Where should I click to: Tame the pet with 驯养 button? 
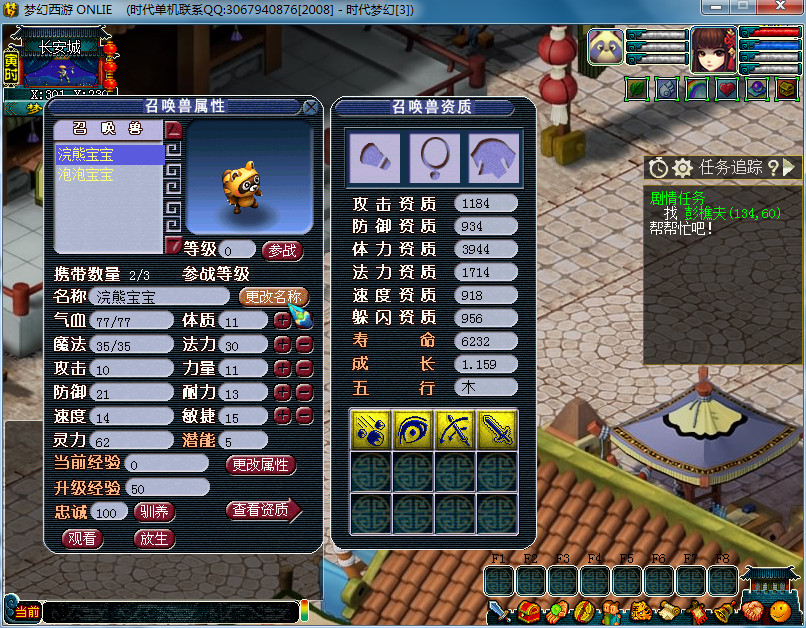click(x=154, y=512)
